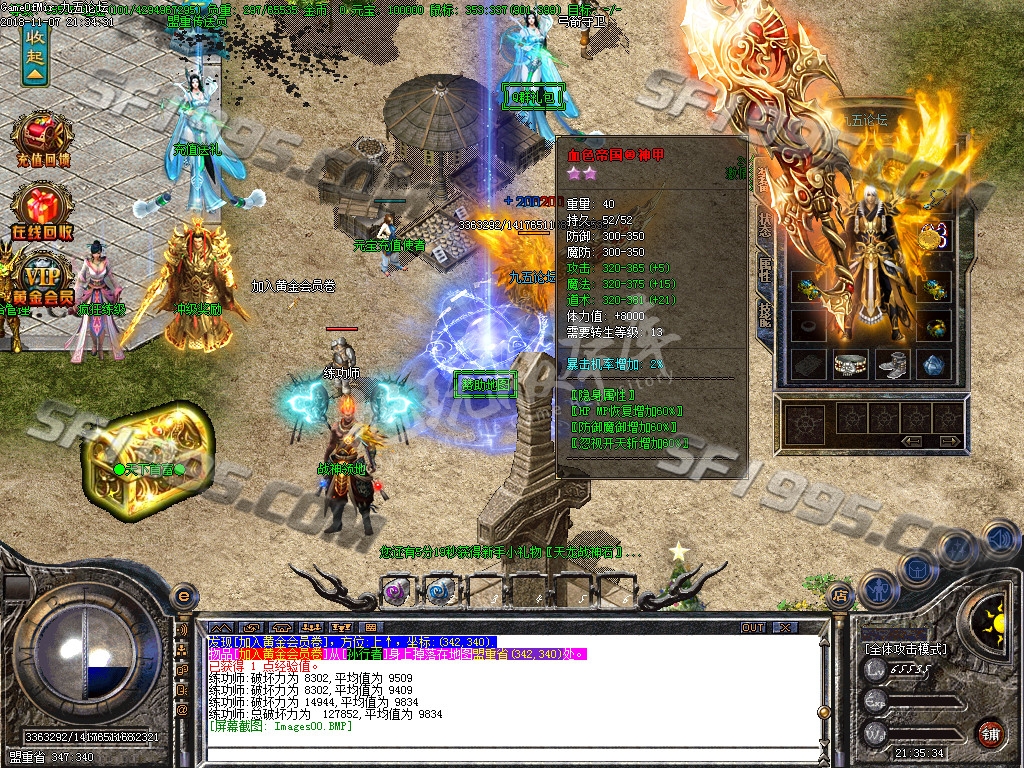The height and width of the screenshot is (768, 1024).
Task: Click the OUT button above the chat
Action: 753,627
